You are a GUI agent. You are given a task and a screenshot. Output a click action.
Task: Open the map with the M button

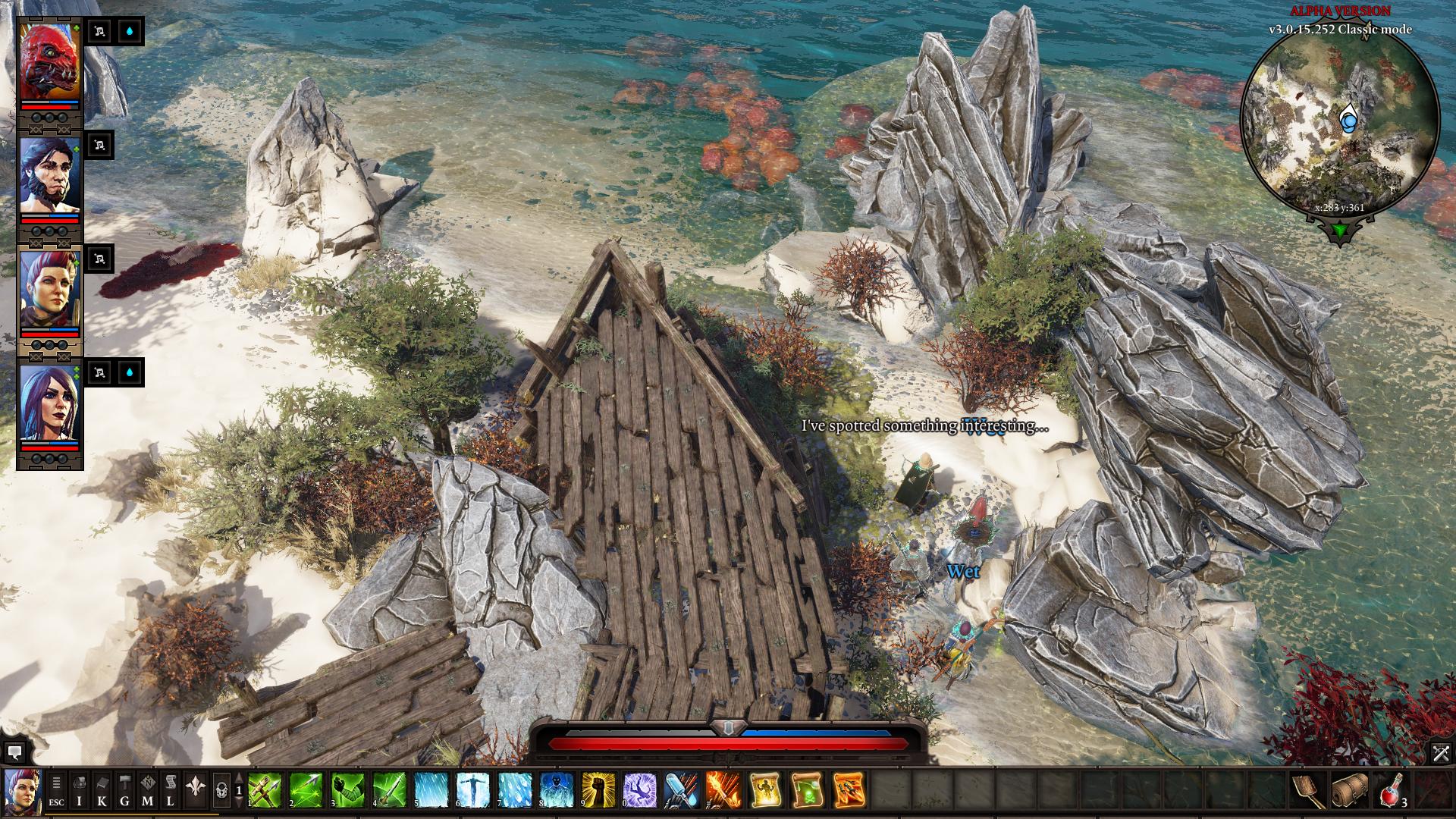148,790
